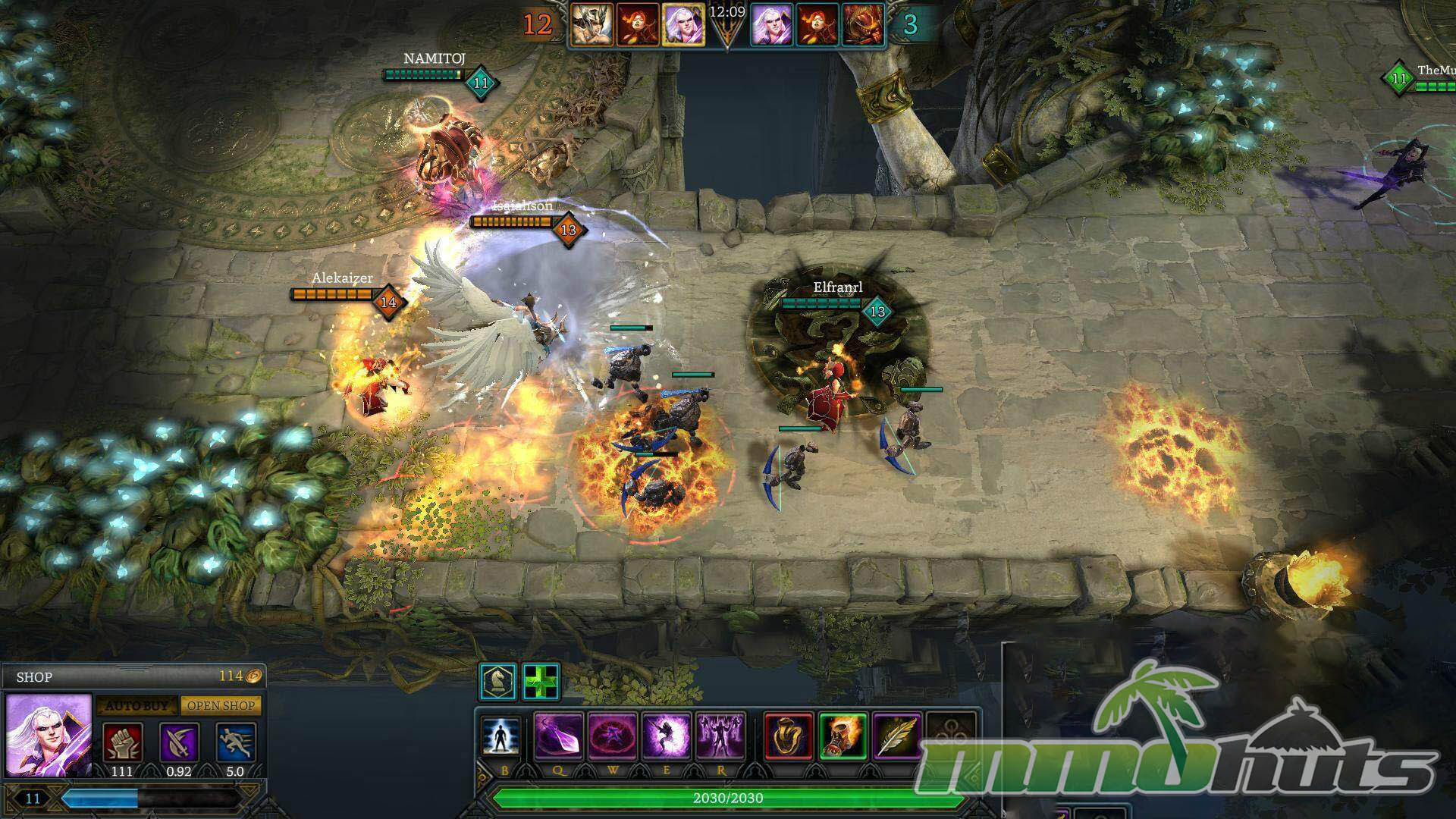The width and height of the screenshot is (1456, 819).
Task: Toggle the Auto Buy button
Action: click(x=136, y=705)
